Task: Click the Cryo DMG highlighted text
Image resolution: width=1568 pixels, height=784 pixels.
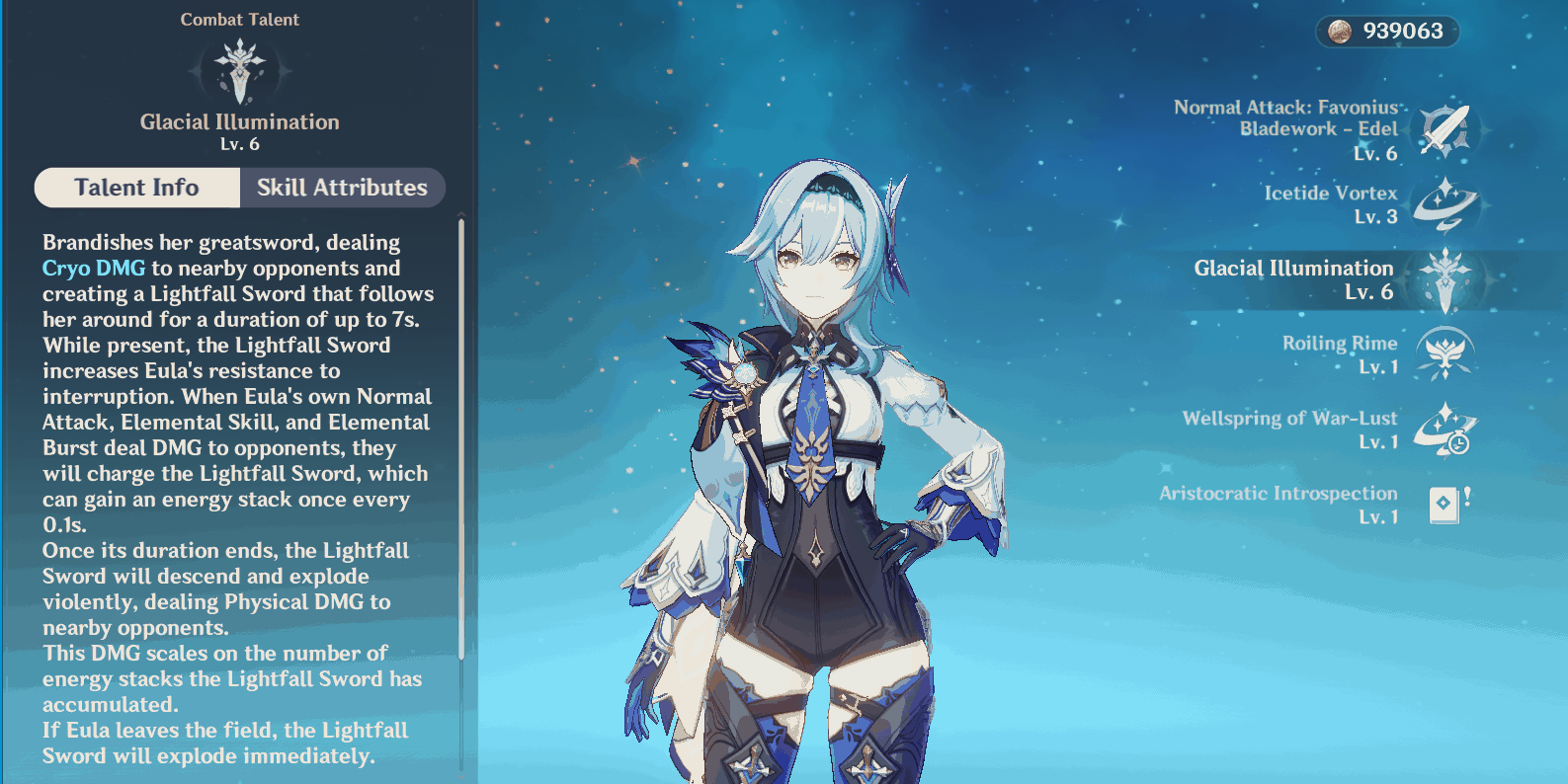Action: tap(92, 268)
